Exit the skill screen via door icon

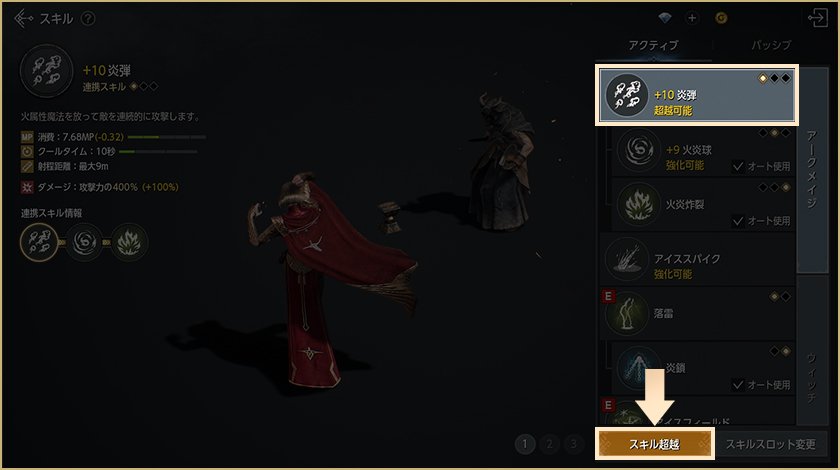(x=815, y=19)
